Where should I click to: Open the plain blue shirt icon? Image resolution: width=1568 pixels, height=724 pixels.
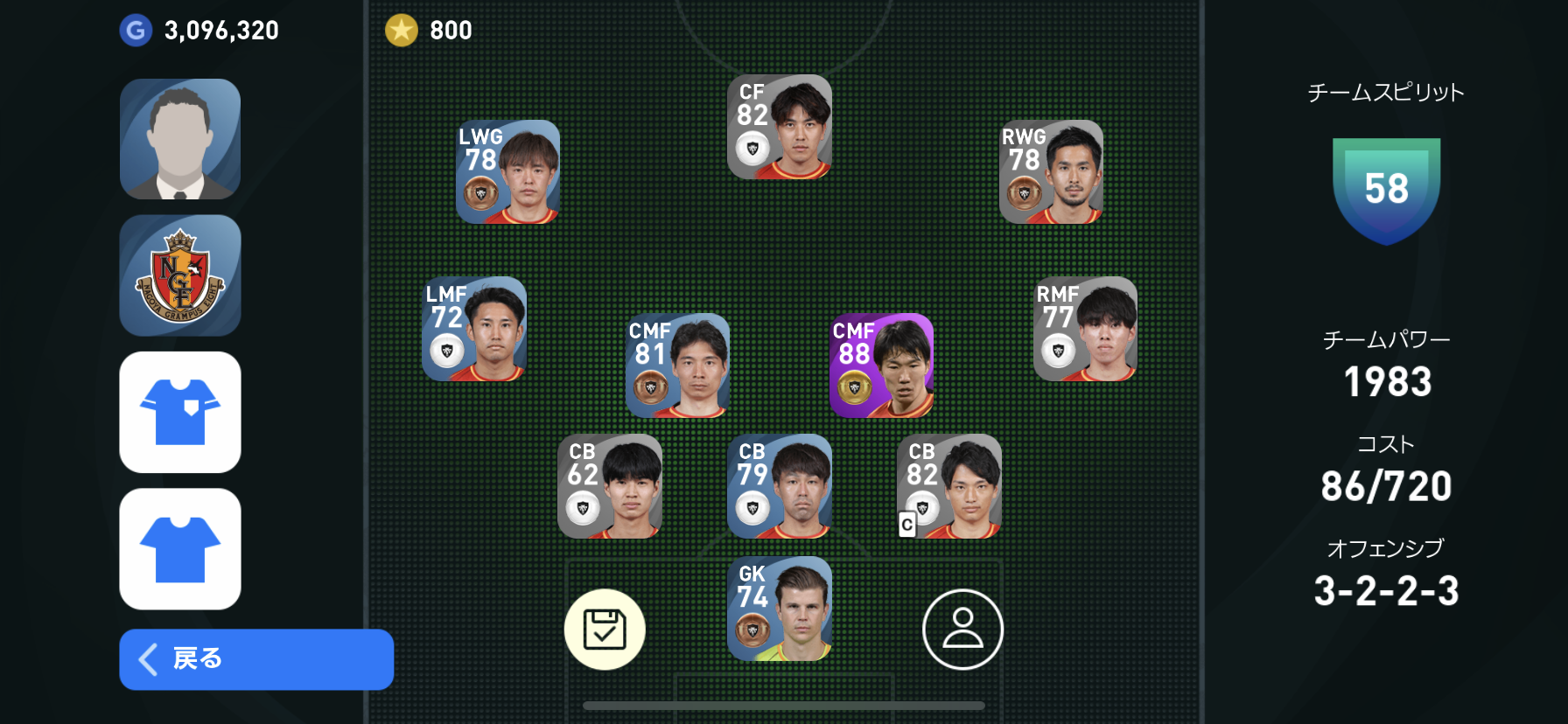click(180, 548)
